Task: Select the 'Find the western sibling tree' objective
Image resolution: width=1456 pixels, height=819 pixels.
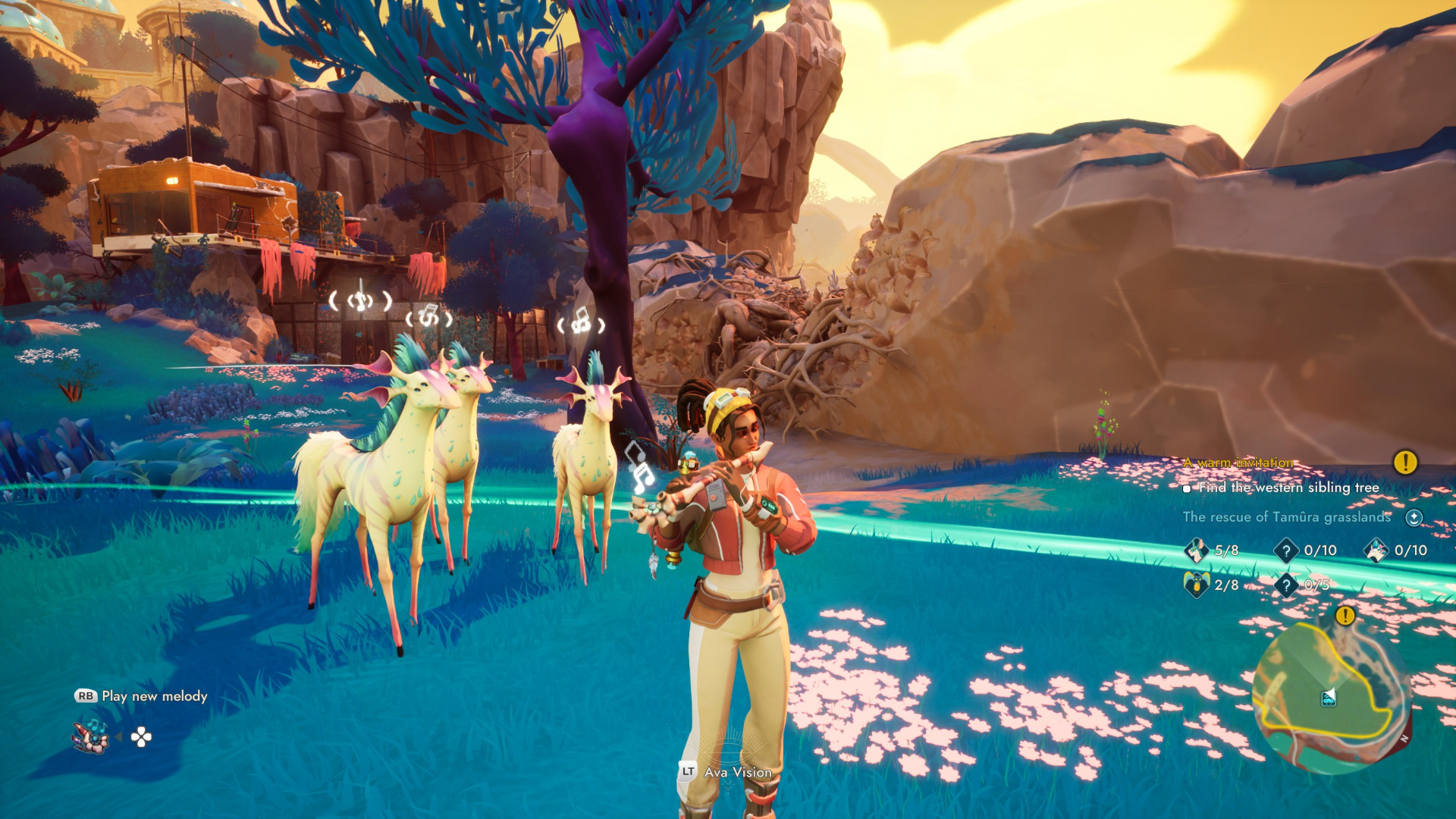Action: [x=1288, y=488]
